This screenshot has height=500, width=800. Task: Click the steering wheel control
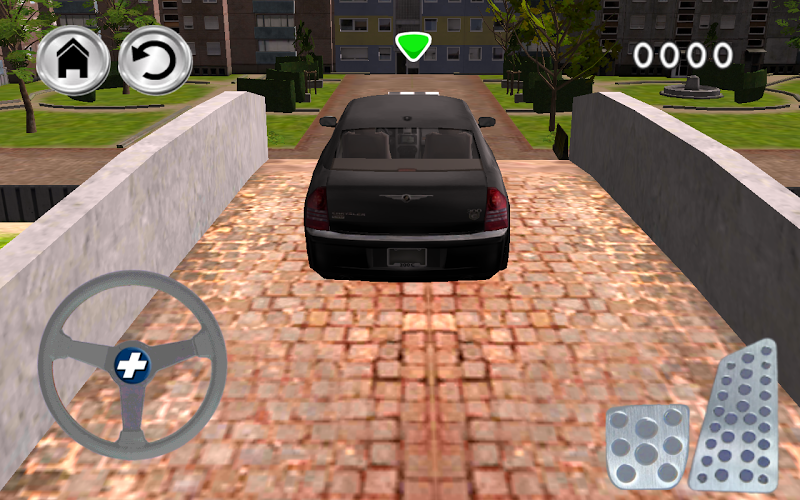pyautogui.click(x=129, y=367)
